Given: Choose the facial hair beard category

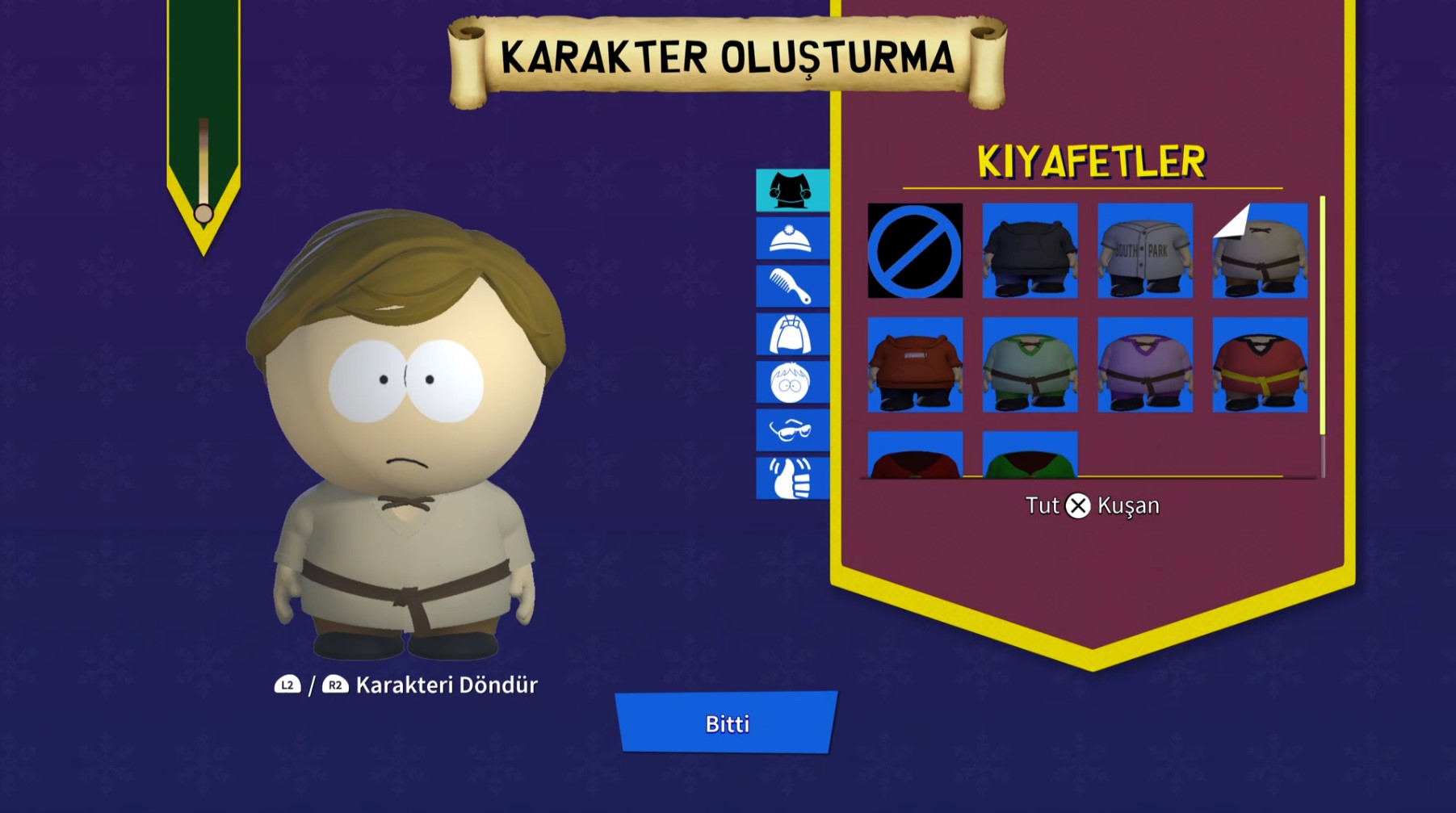Looking at the screenshot, I should [791, 334].
